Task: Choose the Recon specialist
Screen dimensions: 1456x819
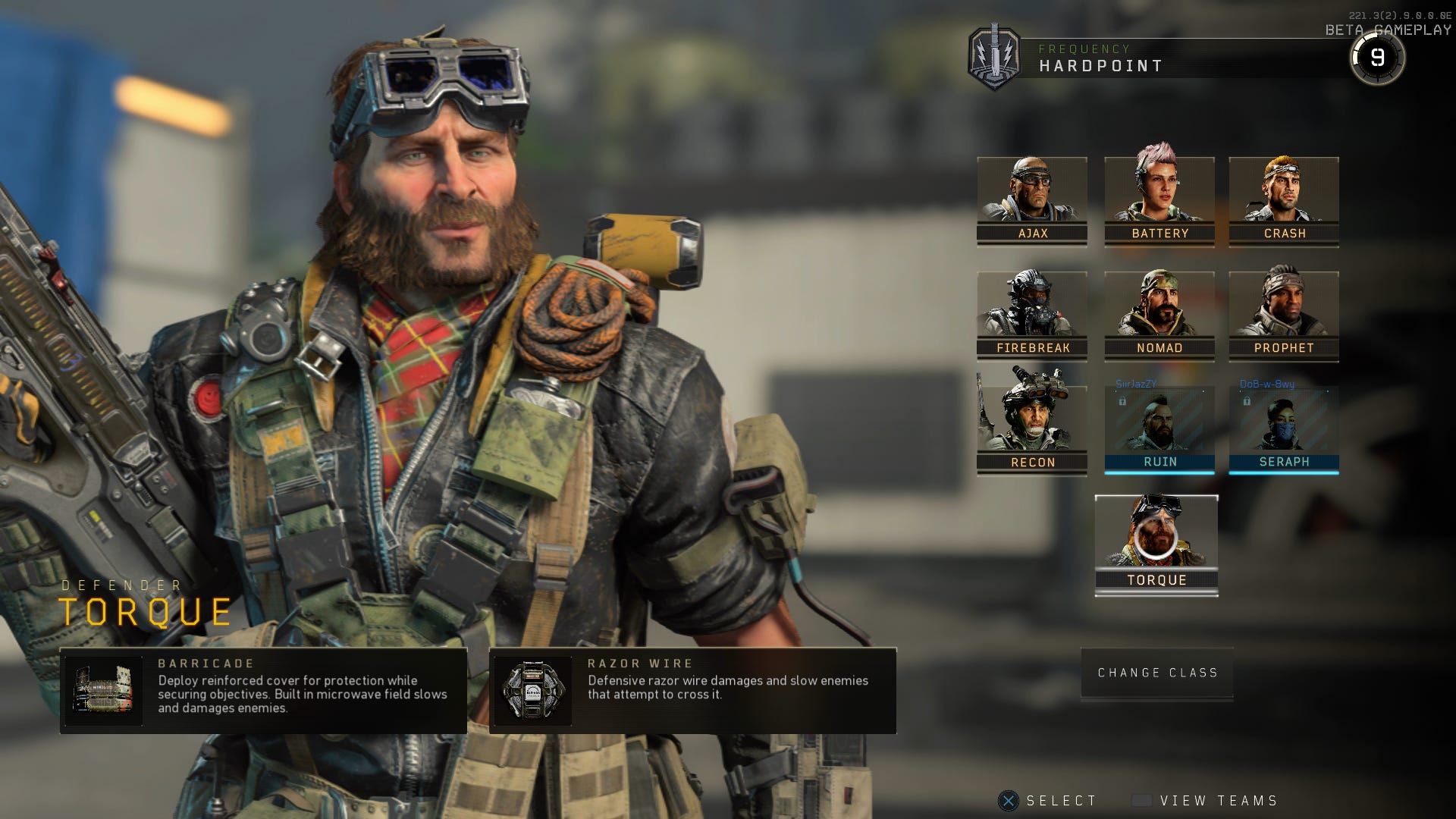Action: coord(1032,422)
